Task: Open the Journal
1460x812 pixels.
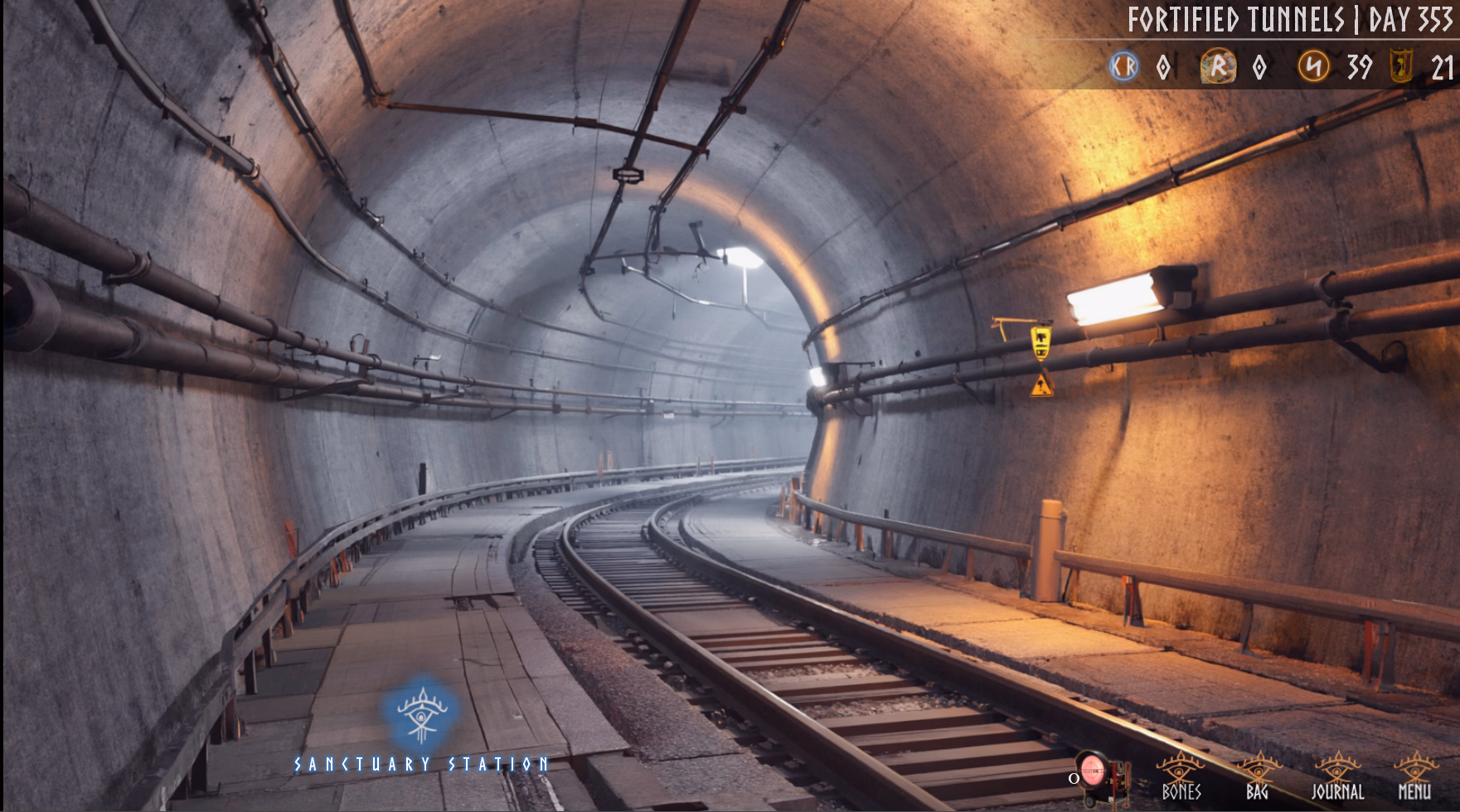Action: 1336,776
